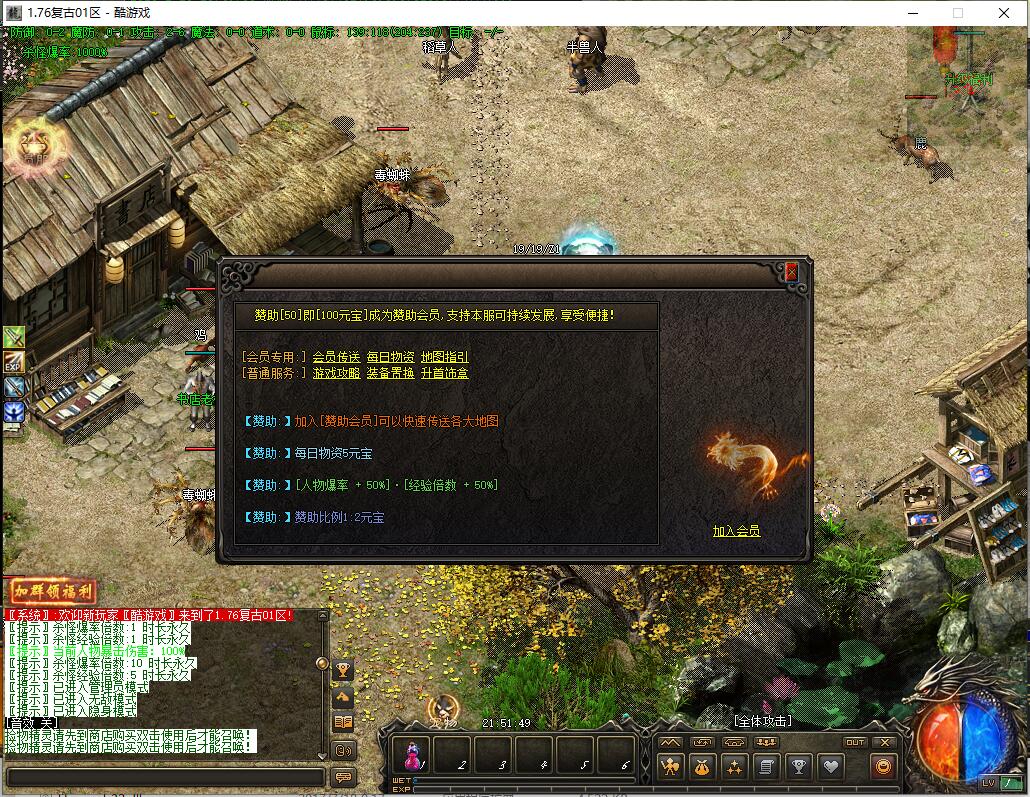Join membership via 加入会员 link
The width and height of the screenshot is (1030, 797).
pos(736,531)
